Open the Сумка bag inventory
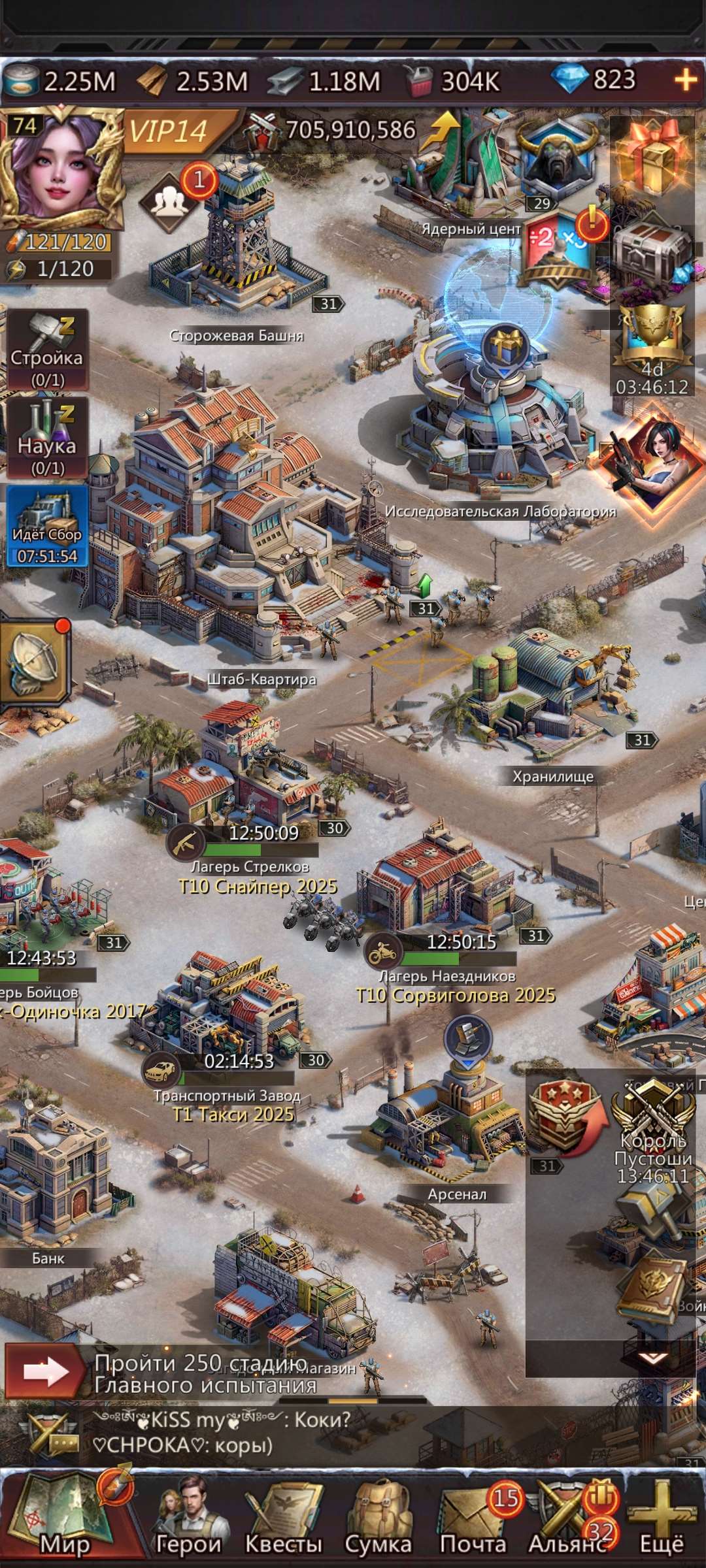This screenshot has height=1568, width=706. click(x=378, y=1517)
